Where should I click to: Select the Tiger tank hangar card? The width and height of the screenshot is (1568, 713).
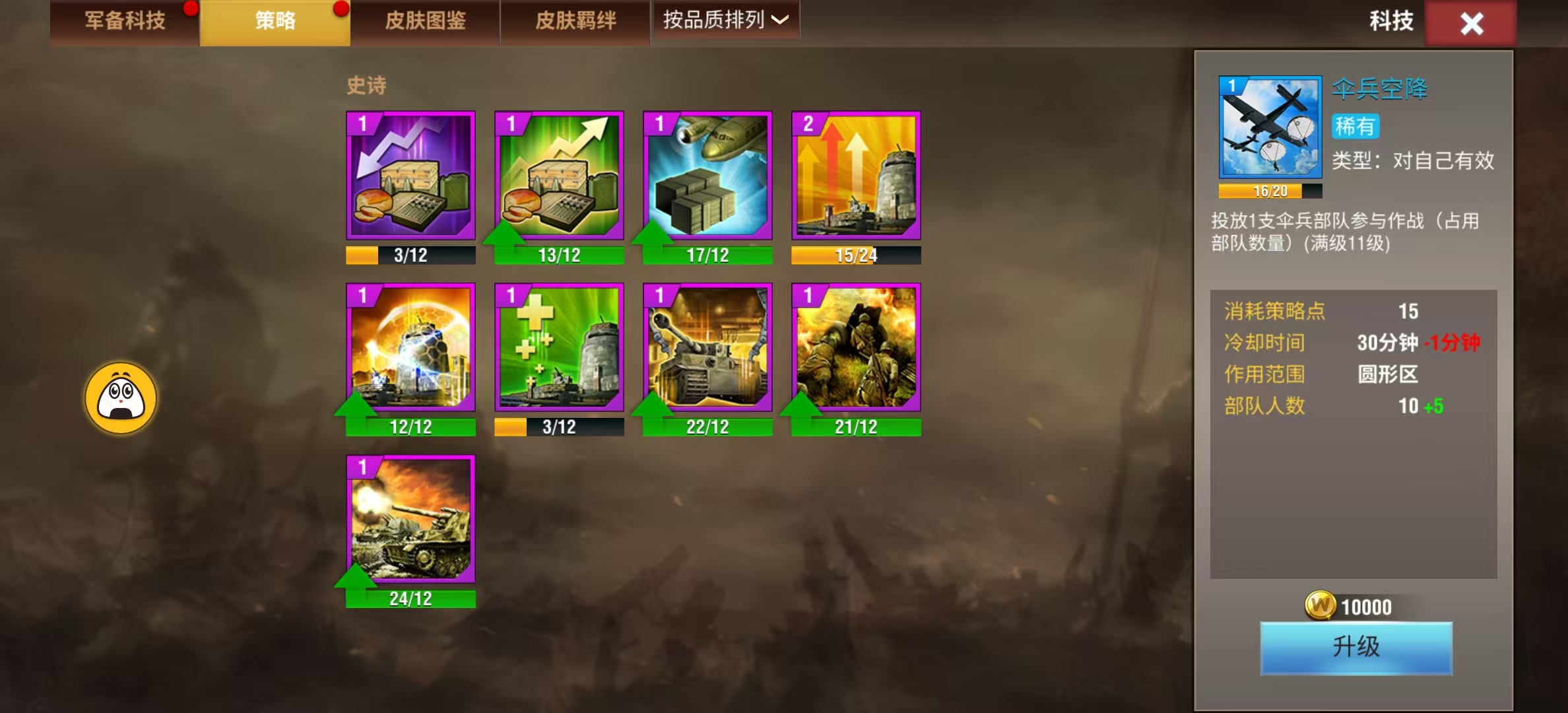[x=707, y=347]
